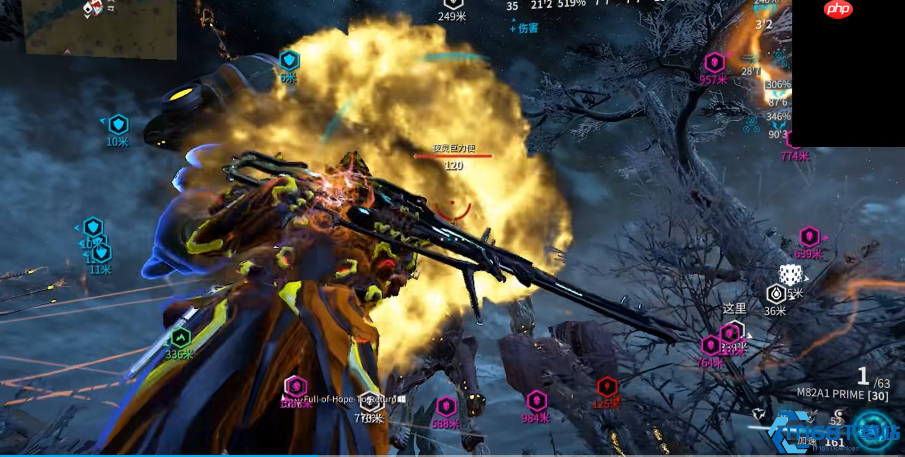The width and height of the screenshot is (905, 457).
Task: Click the red php site logo
Action: (838, 9)
